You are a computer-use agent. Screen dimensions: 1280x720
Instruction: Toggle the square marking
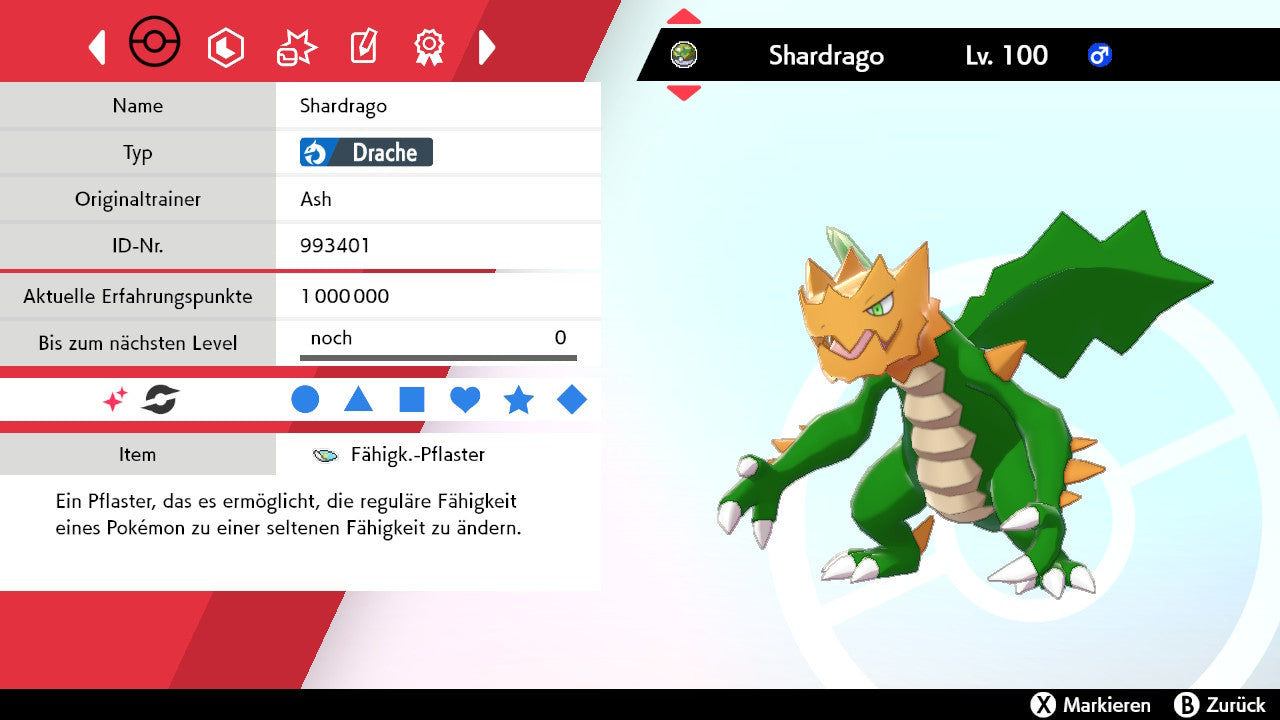(x=412, y=400)
